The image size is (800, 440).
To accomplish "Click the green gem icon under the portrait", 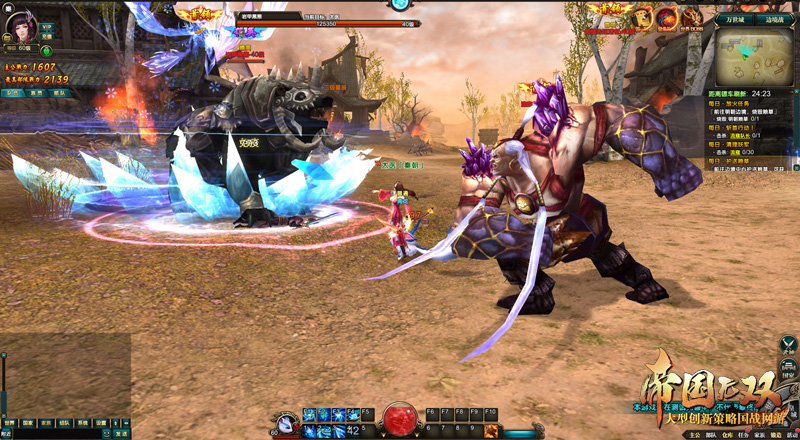I will 46,51.
